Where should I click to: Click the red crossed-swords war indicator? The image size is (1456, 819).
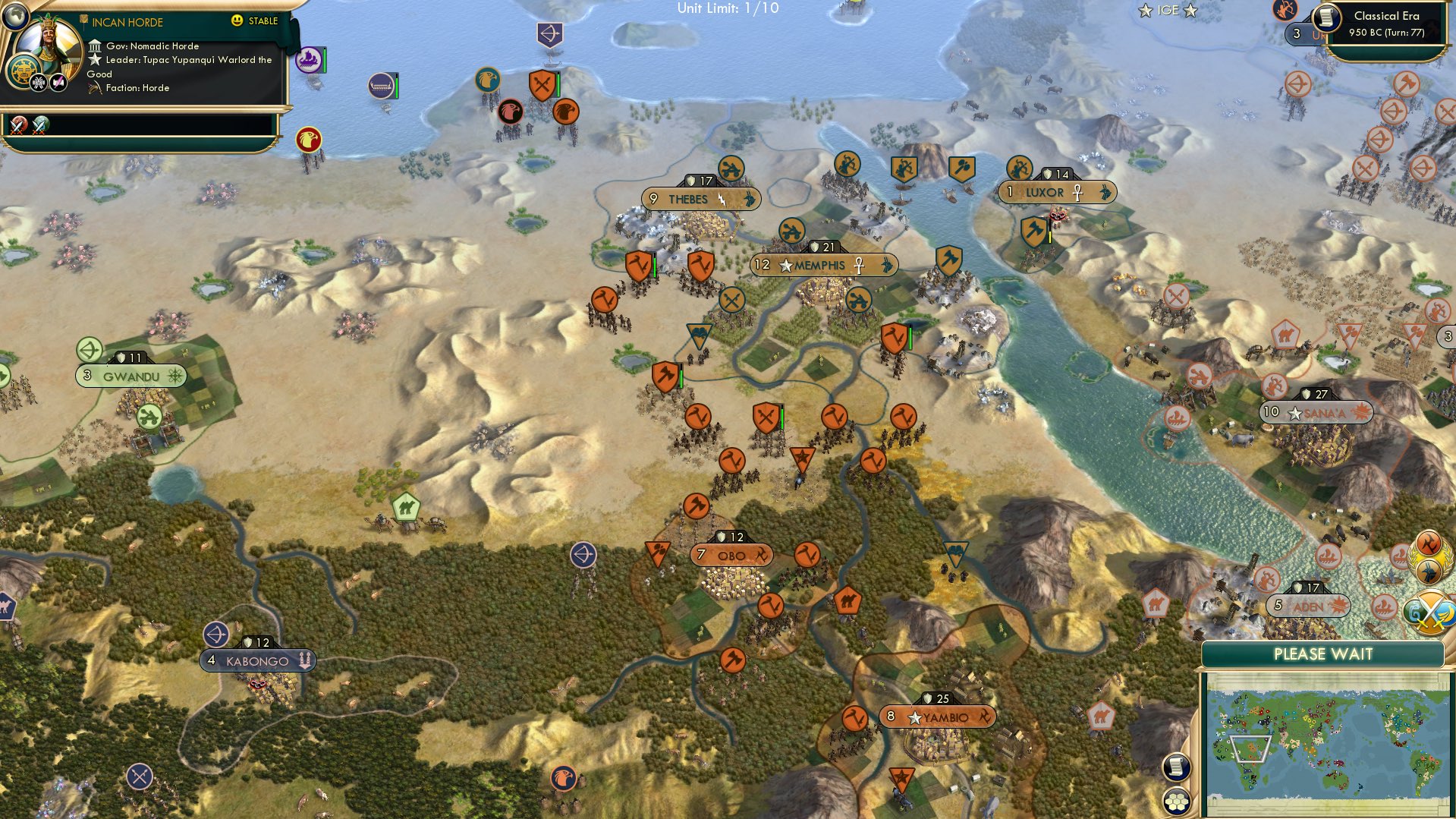click(17, 124)
